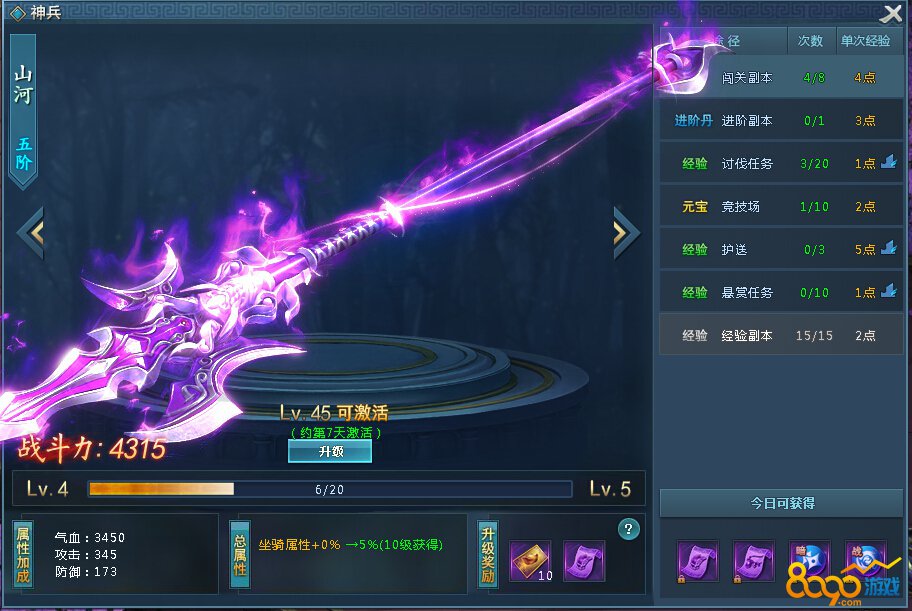Screen dimensions: 912x611
Task: Close the 神兵 weapon panel
Action: pos(891,14)
